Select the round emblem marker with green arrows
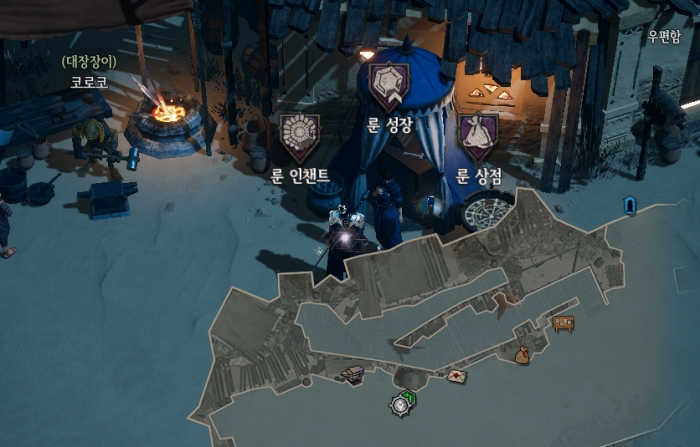The image size is (700, 447). click(x=403, y=404)
